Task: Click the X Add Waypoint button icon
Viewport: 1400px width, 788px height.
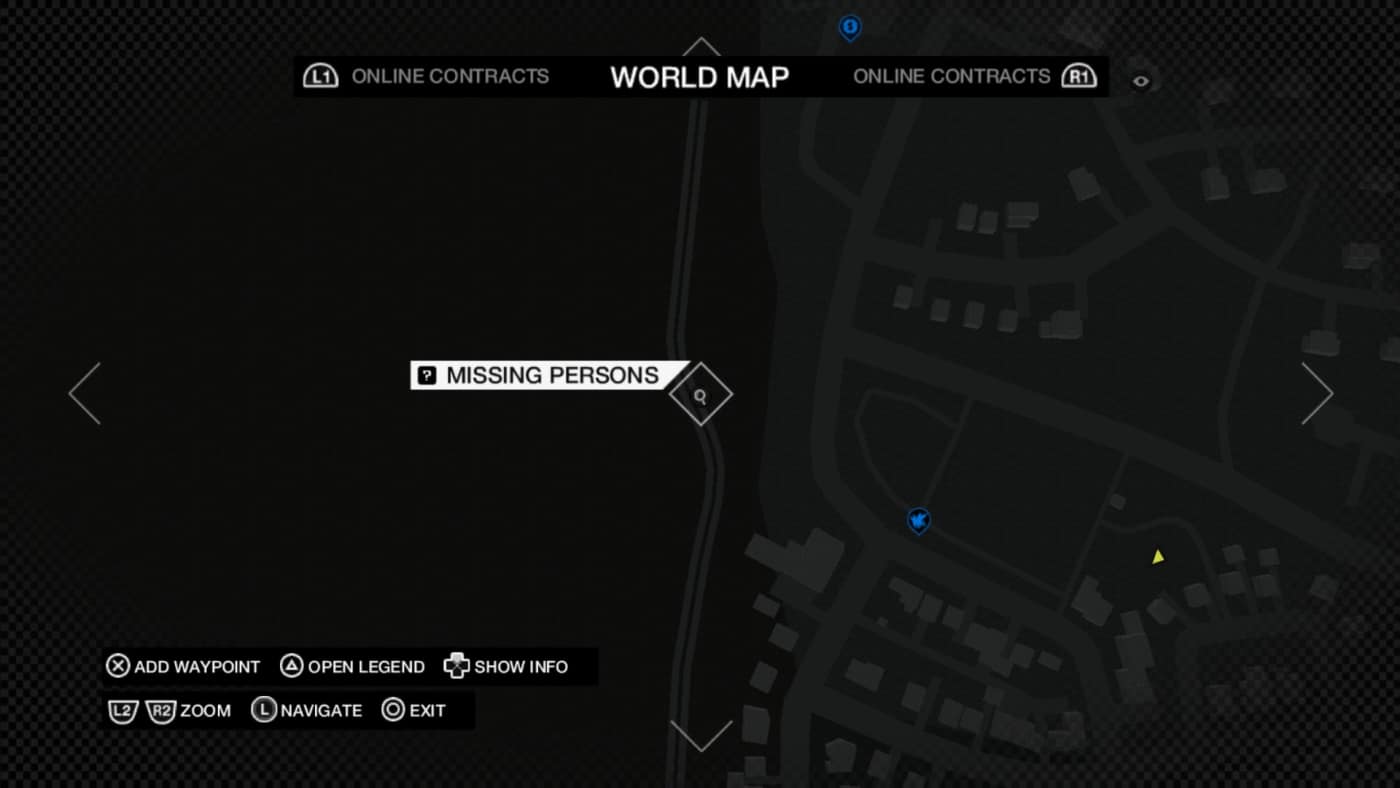Action: (117, 666)
